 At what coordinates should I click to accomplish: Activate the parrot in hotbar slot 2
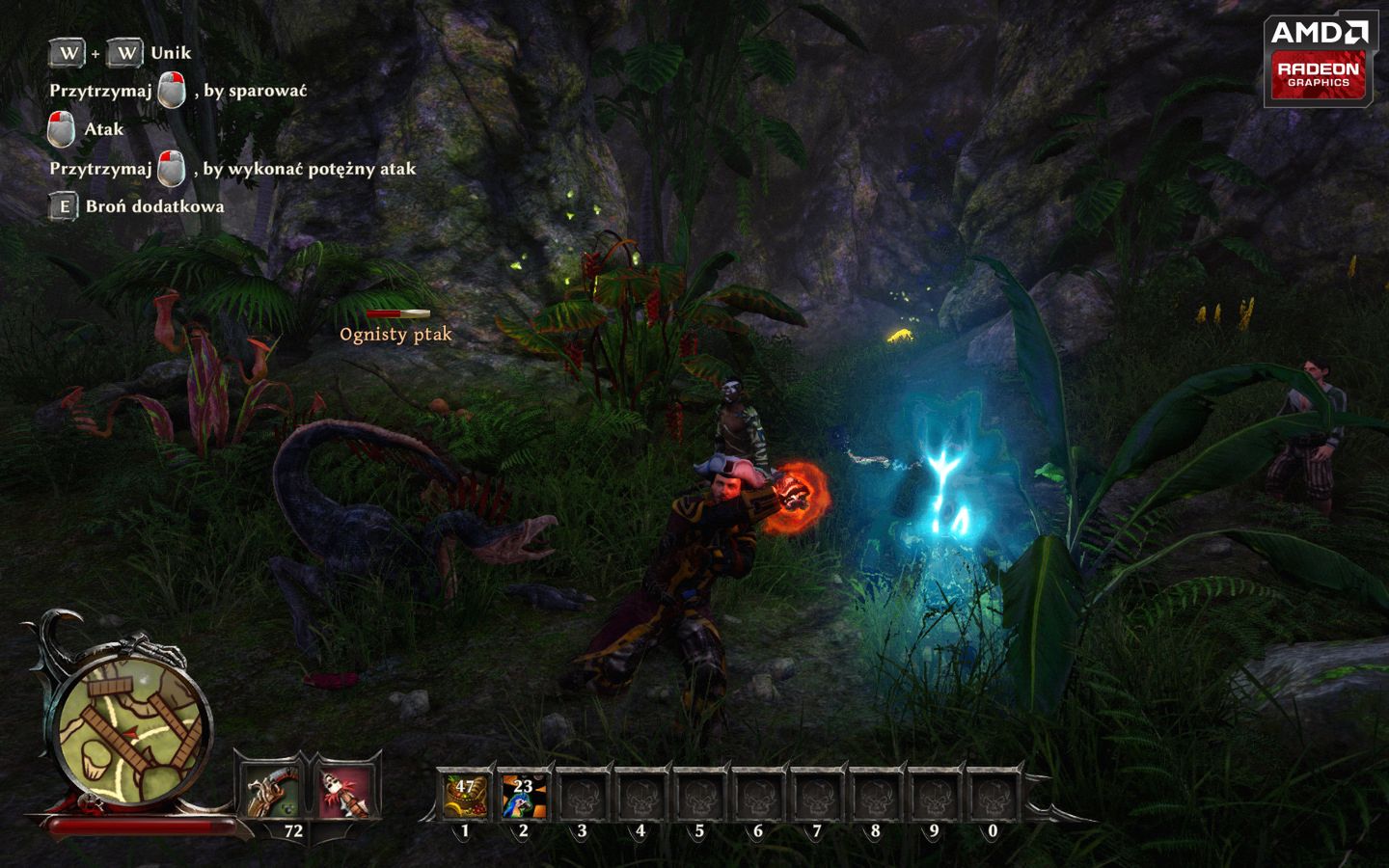pyautogui.click(x=524, y=797)
